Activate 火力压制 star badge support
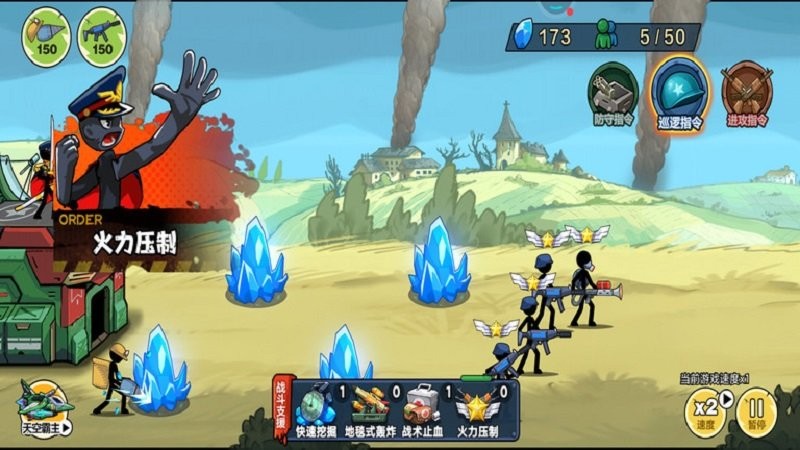 [x=474, y=410]
